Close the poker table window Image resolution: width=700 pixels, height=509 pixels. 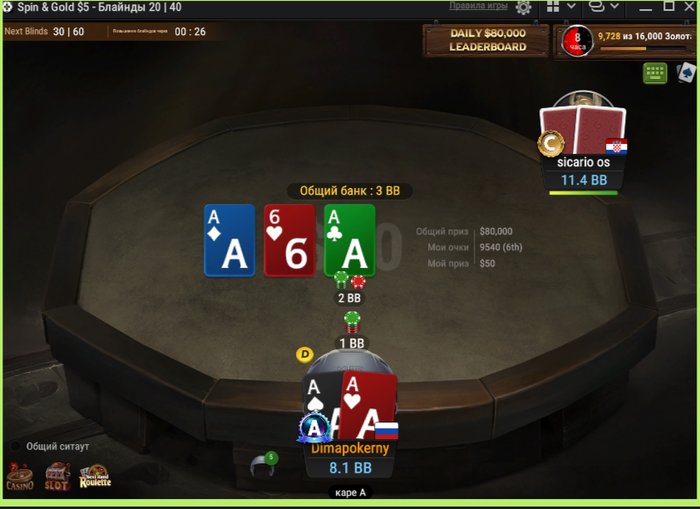coord(691,6)
